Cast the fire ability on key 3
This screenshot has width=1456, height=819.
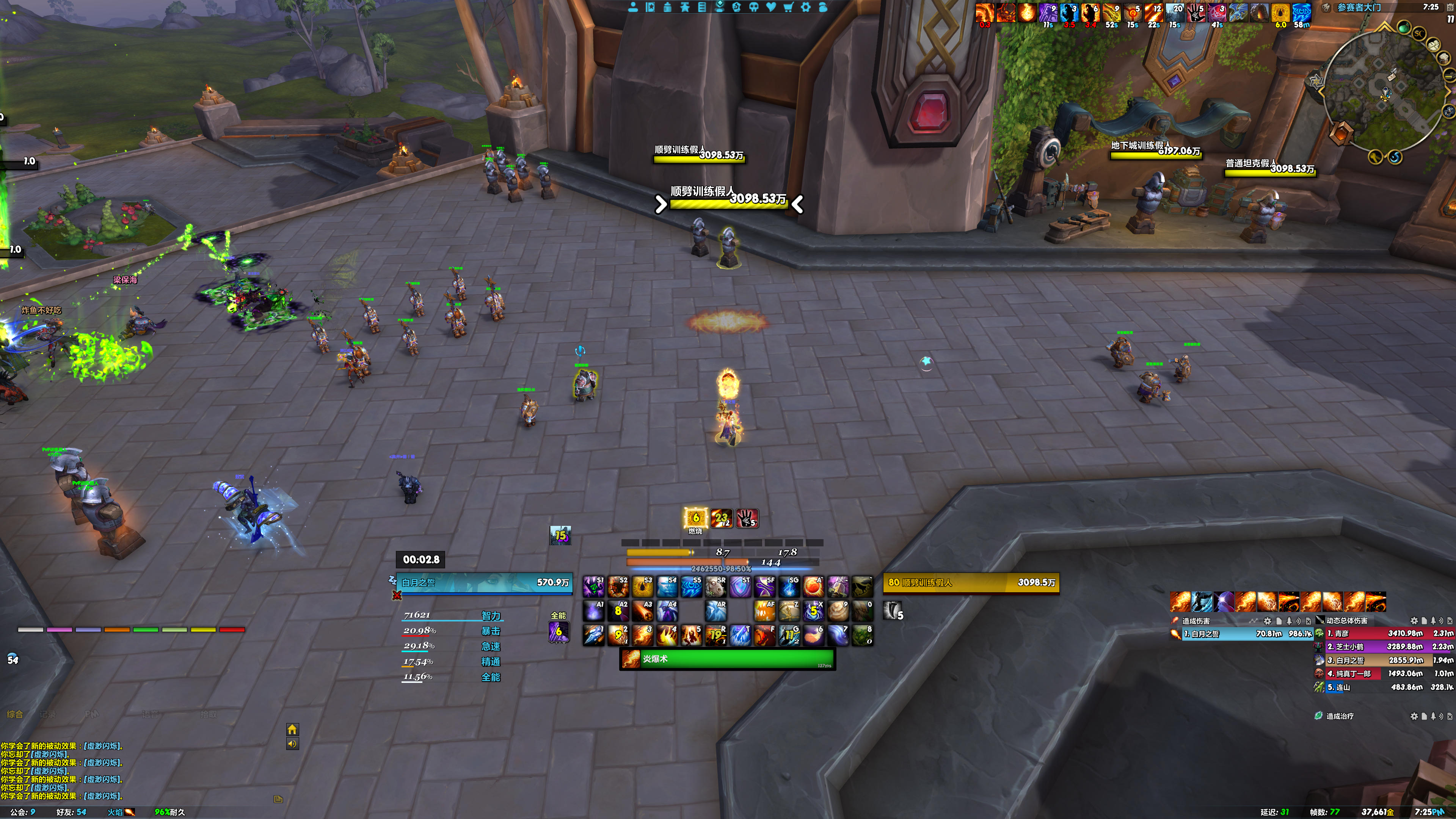coord(643,635)
